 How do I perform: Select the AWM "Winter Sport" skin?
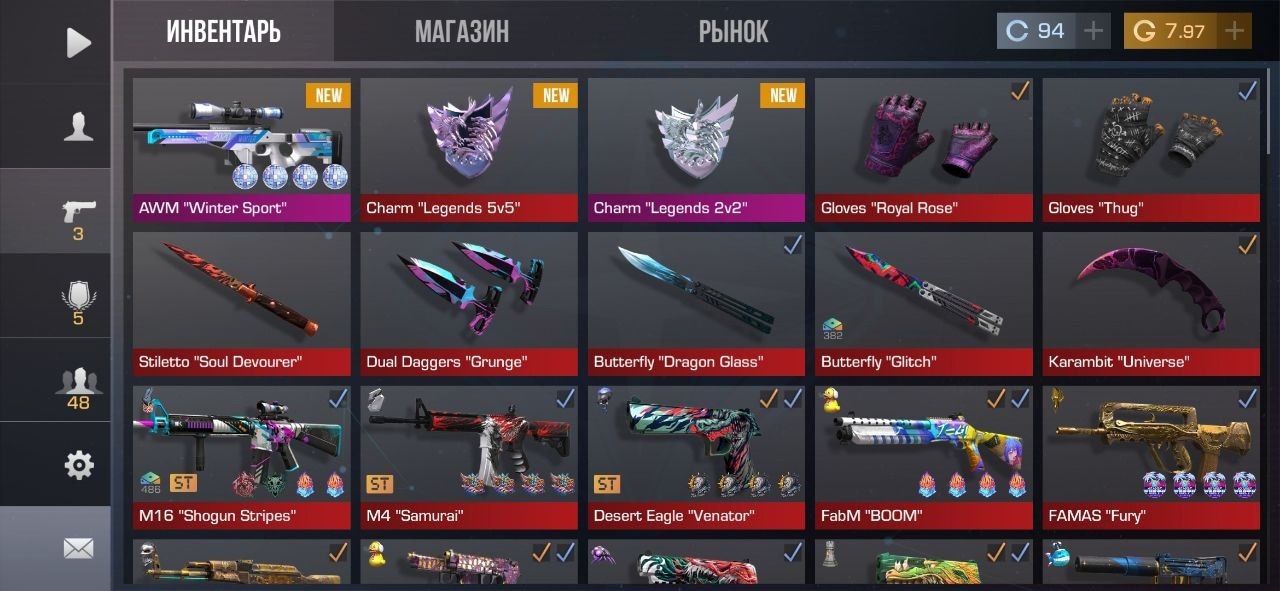[x=241, y=148]
